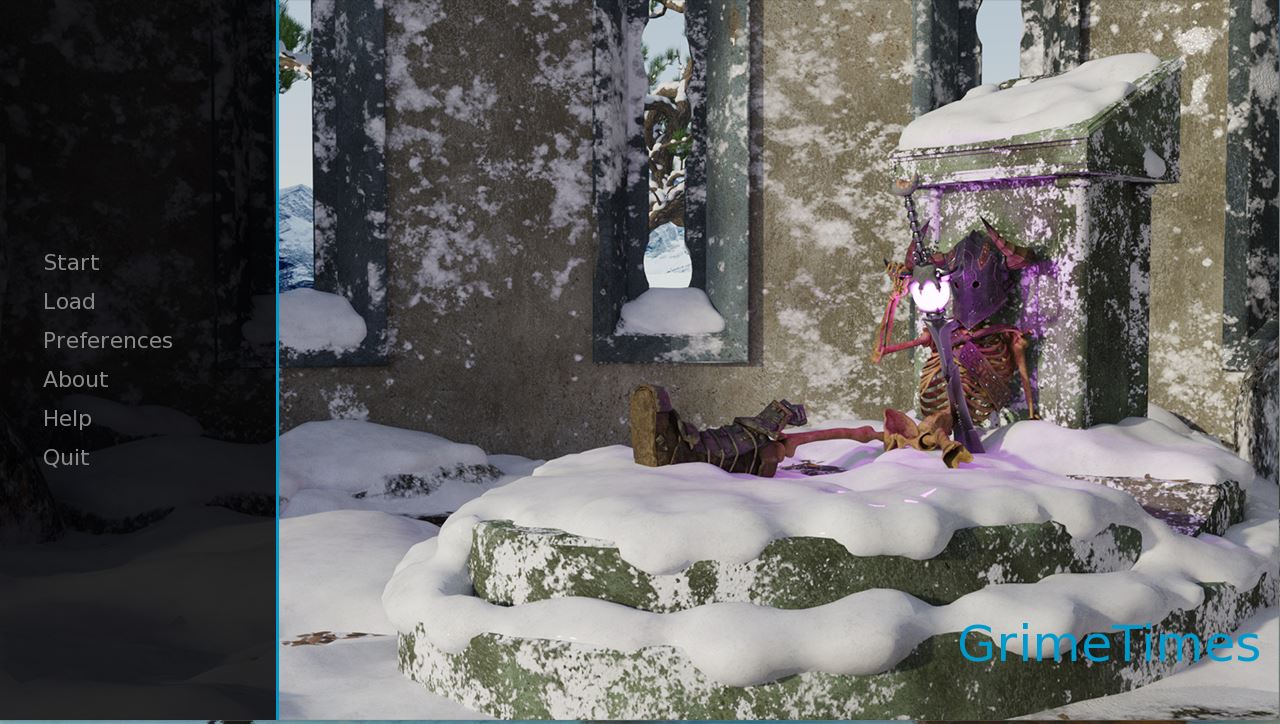Show the About screen
1280x724 pixels.
coord(75,380)
